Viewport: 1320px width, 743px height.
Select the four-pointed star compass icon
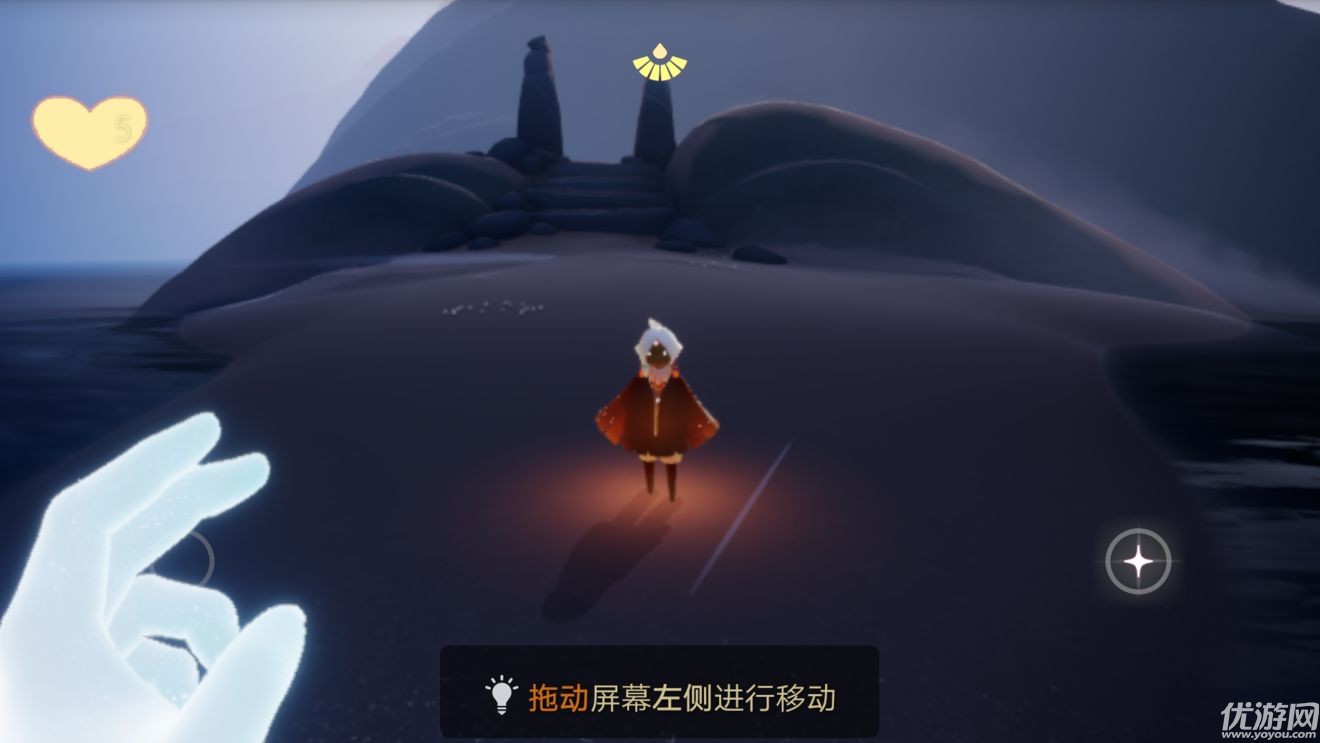tap(1139, 562)
